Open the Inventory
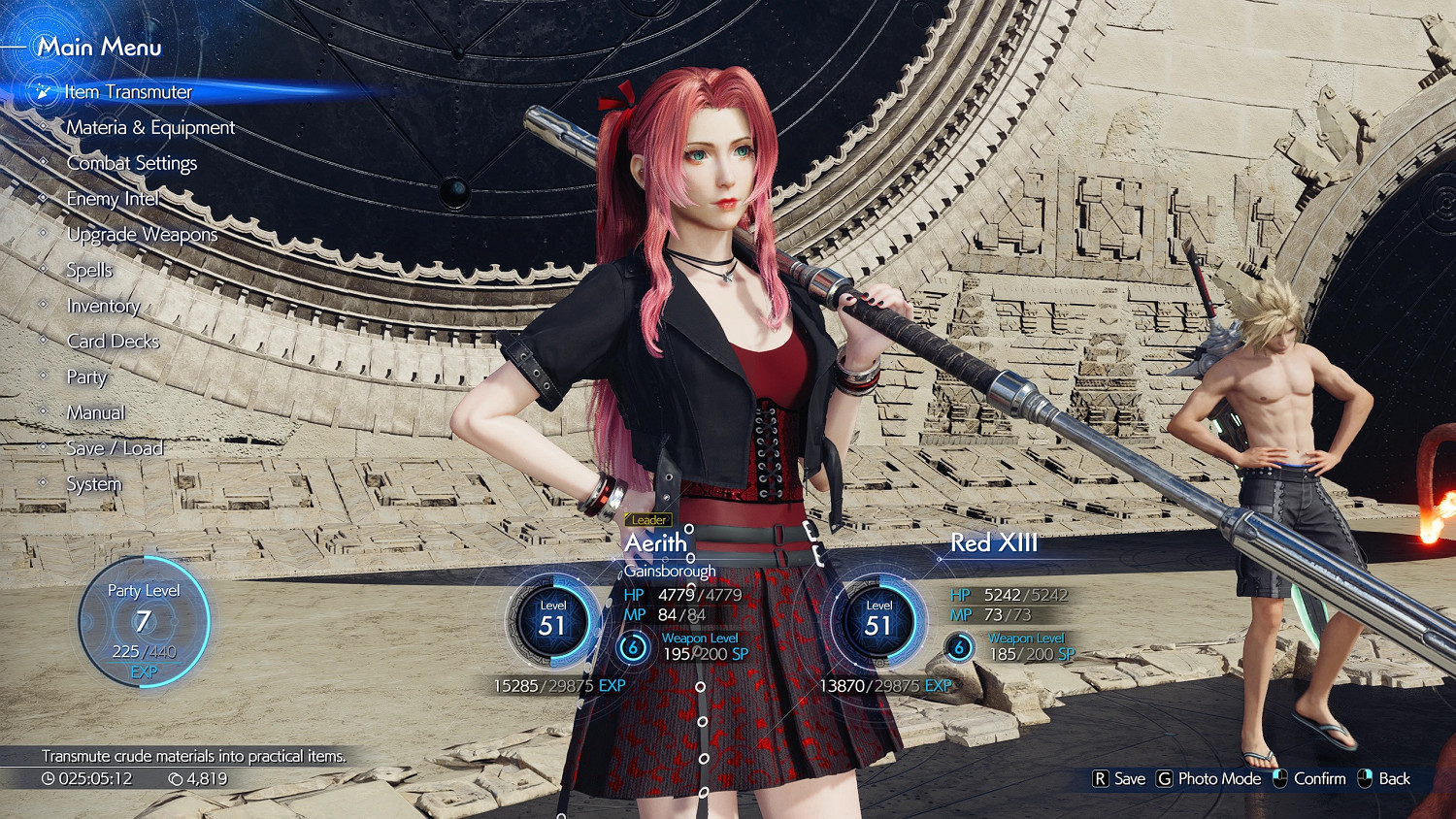 (103, 307)
